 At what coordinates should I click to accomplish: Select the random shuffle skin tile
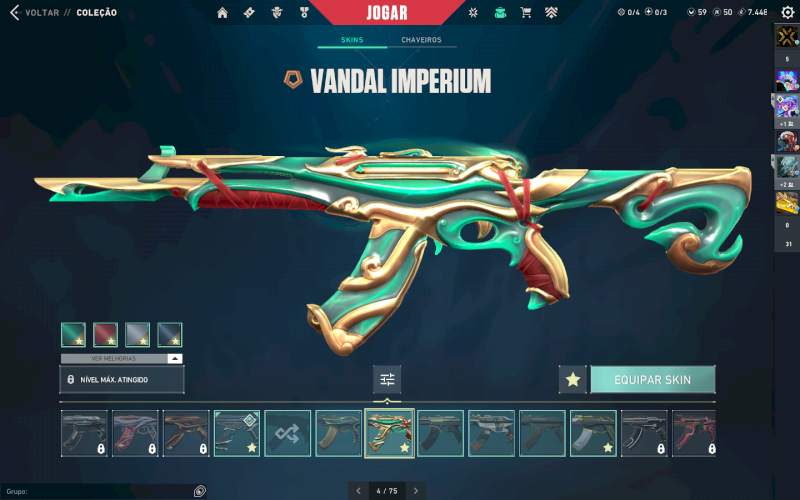[287, 433]
